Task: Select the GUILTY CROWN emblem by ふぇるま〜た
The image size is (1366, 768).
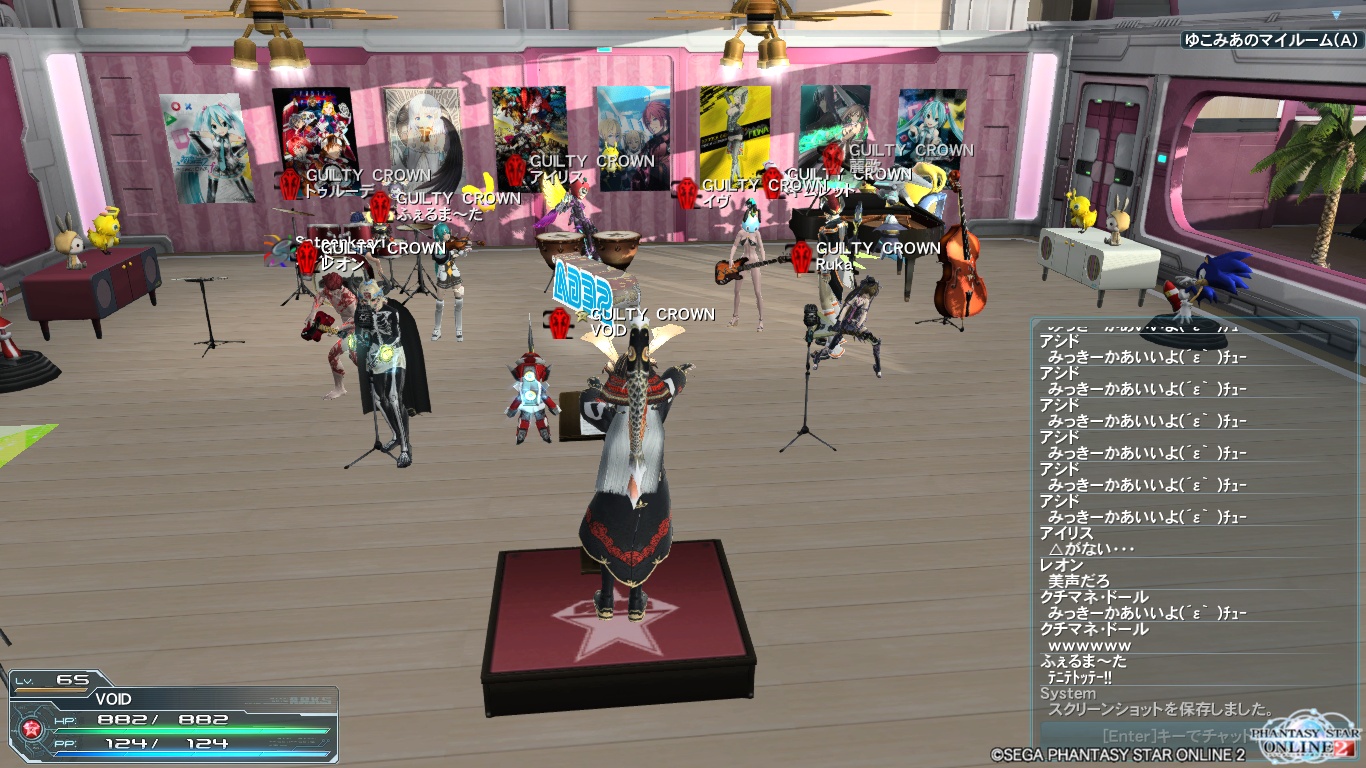Action: click(380, 198)
